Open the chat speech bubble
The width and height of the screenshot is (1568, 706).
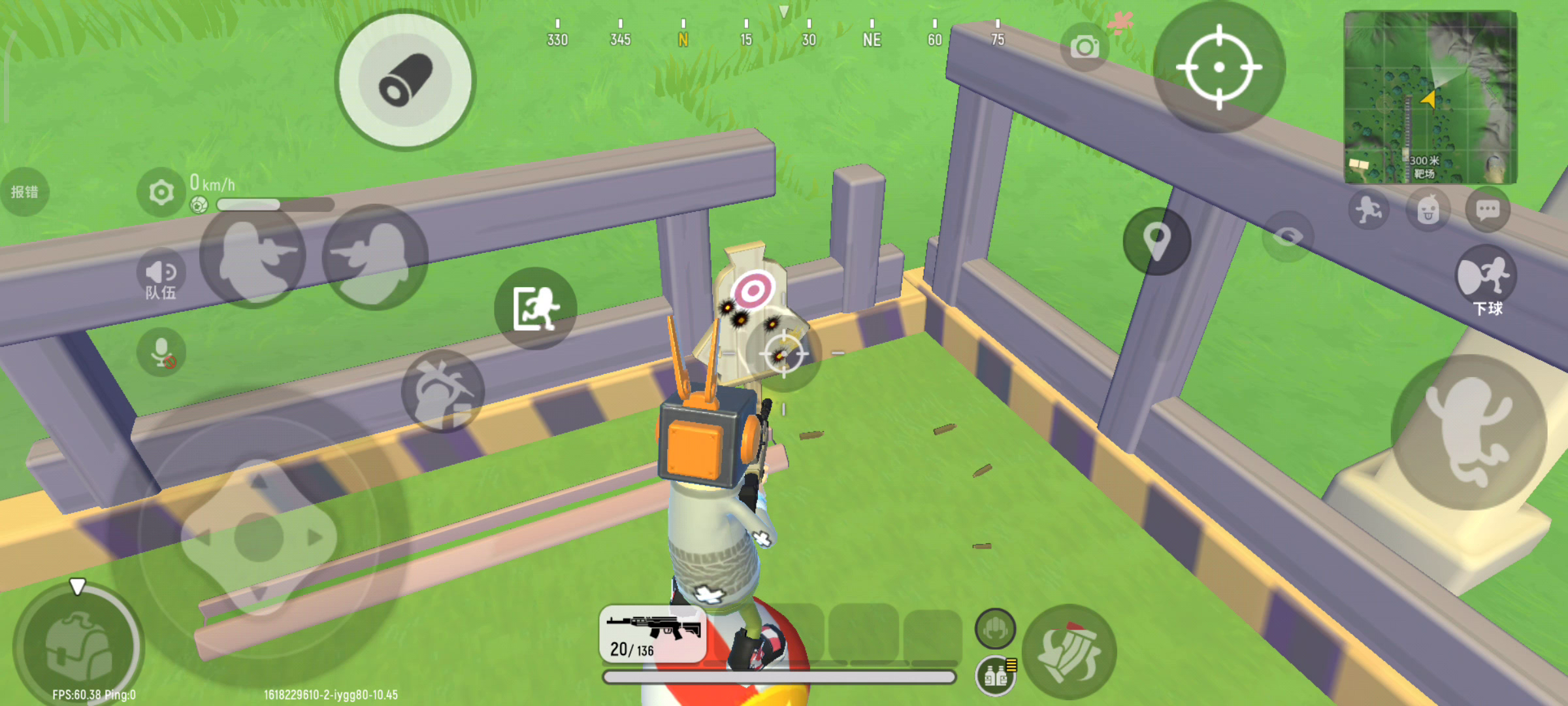1488,210
